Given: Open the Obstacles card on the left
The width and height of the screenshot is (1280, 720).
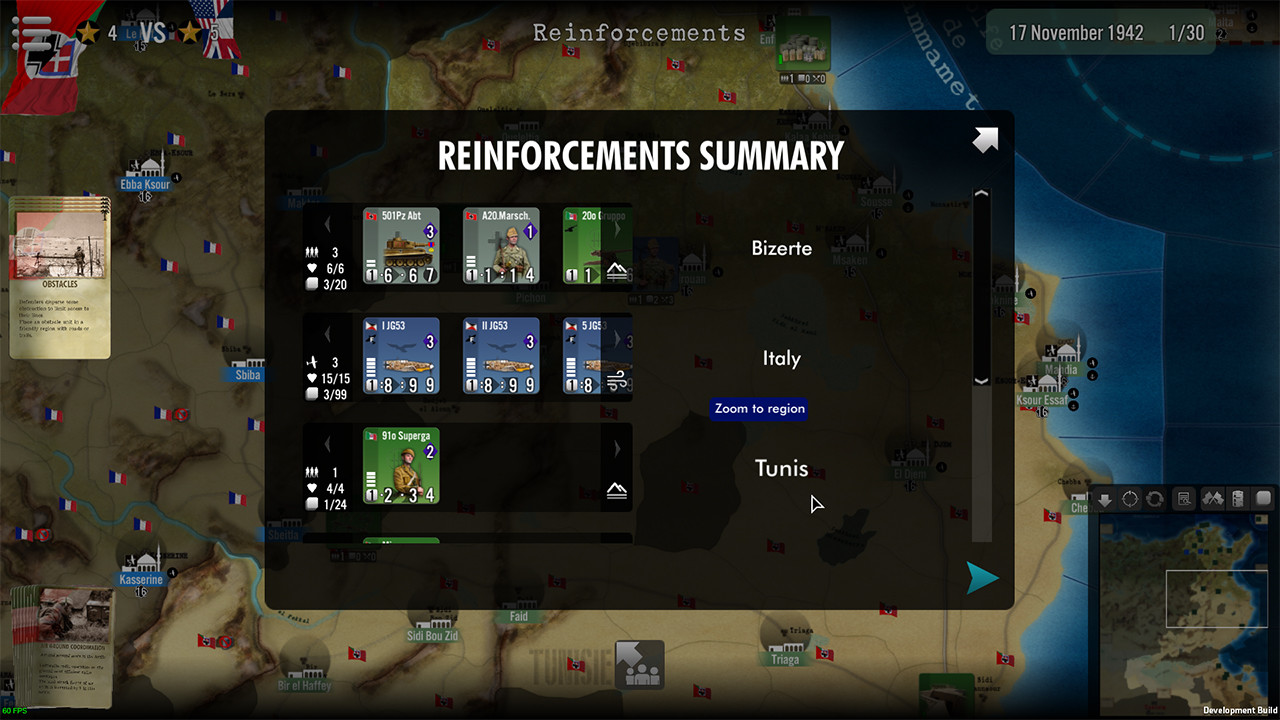Looking at the screenshot, I should tap(58, 278).
